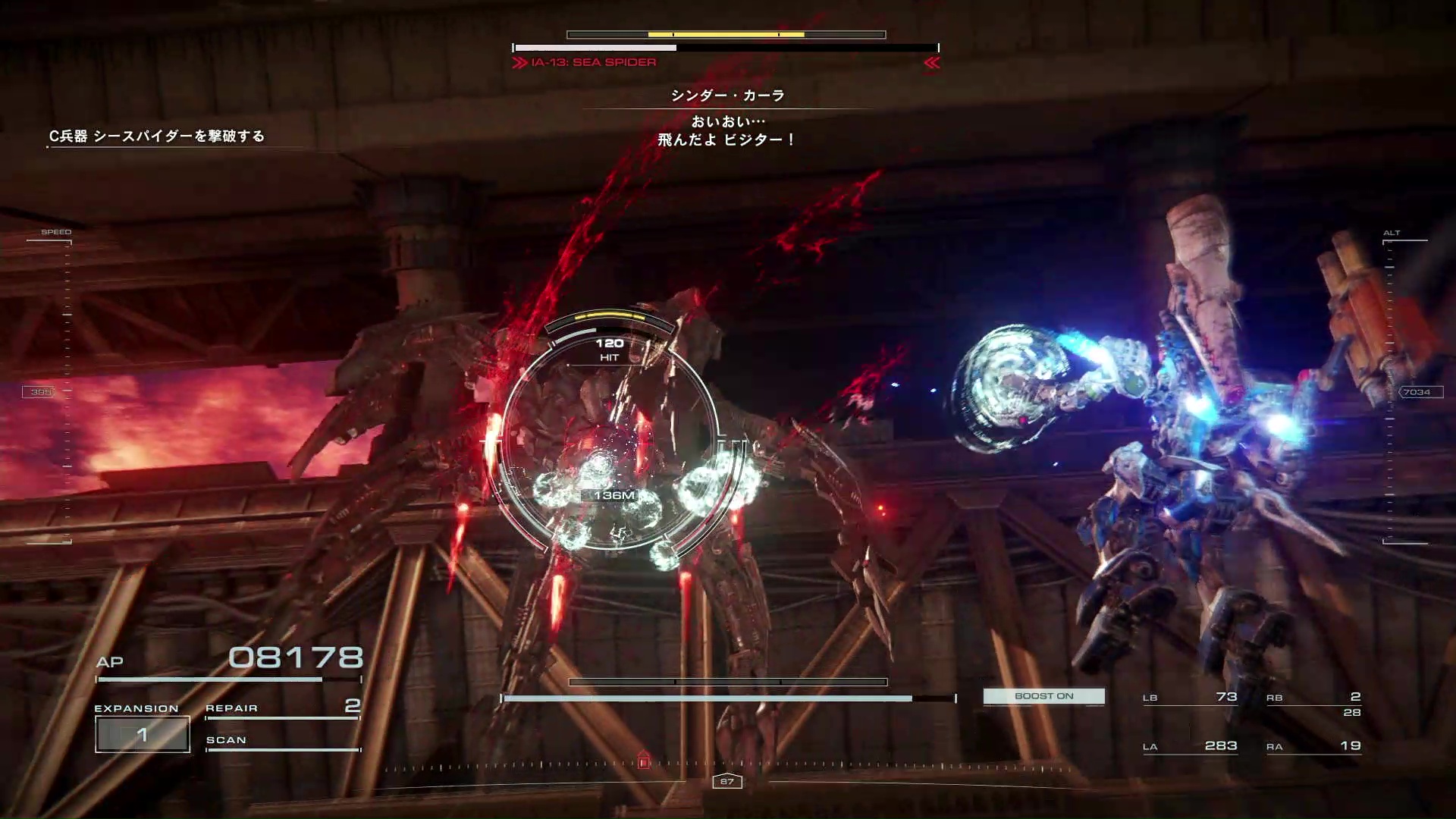This screenshot has height=819, width=1456.
Task: Toggle the BOOST ON indicator
Action: [1043, 696]
